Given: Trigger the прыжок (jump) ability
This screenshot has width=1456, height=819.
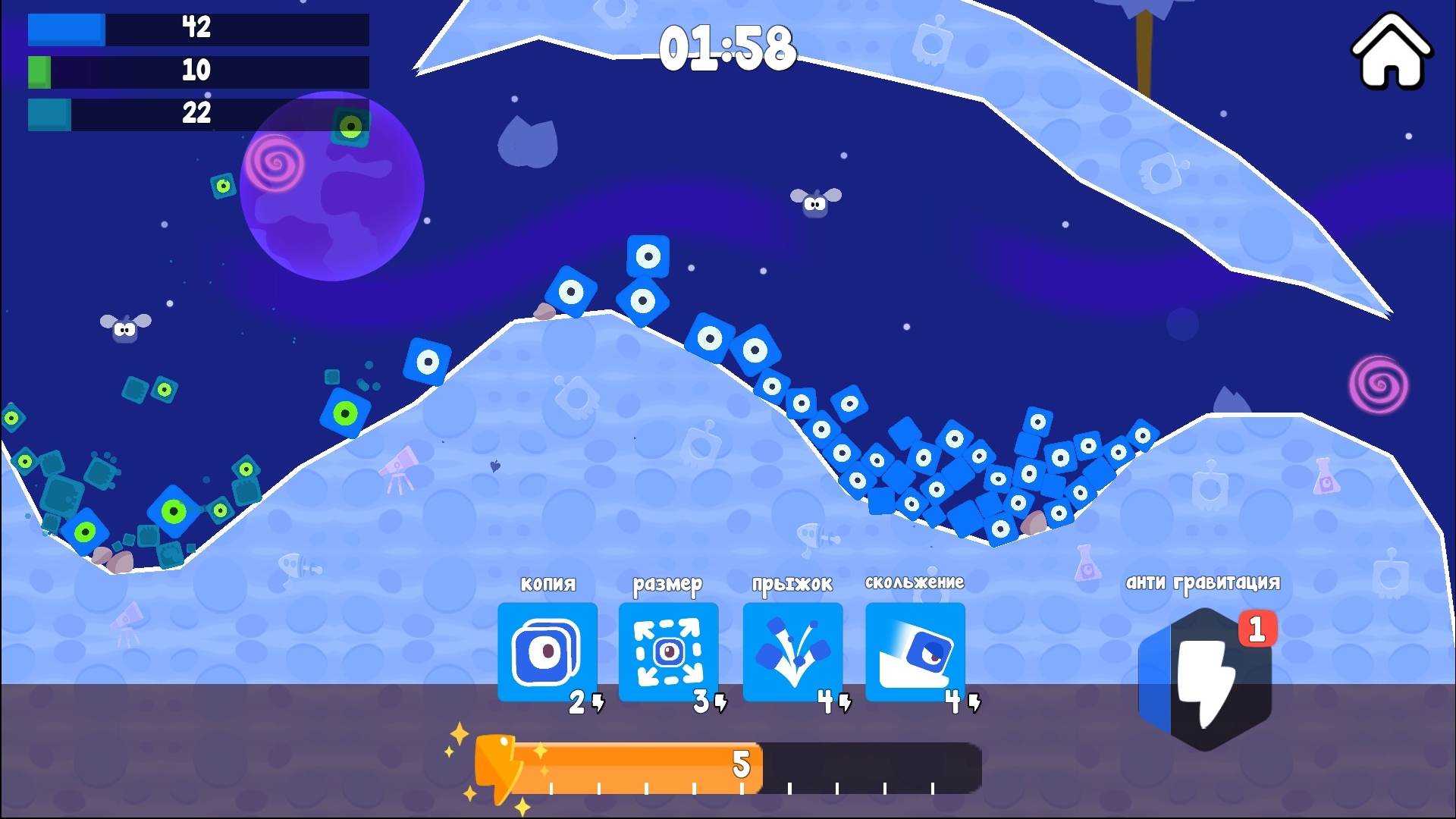Looking at the screenshot, I should pyautogui.click(x=793, y=652).
